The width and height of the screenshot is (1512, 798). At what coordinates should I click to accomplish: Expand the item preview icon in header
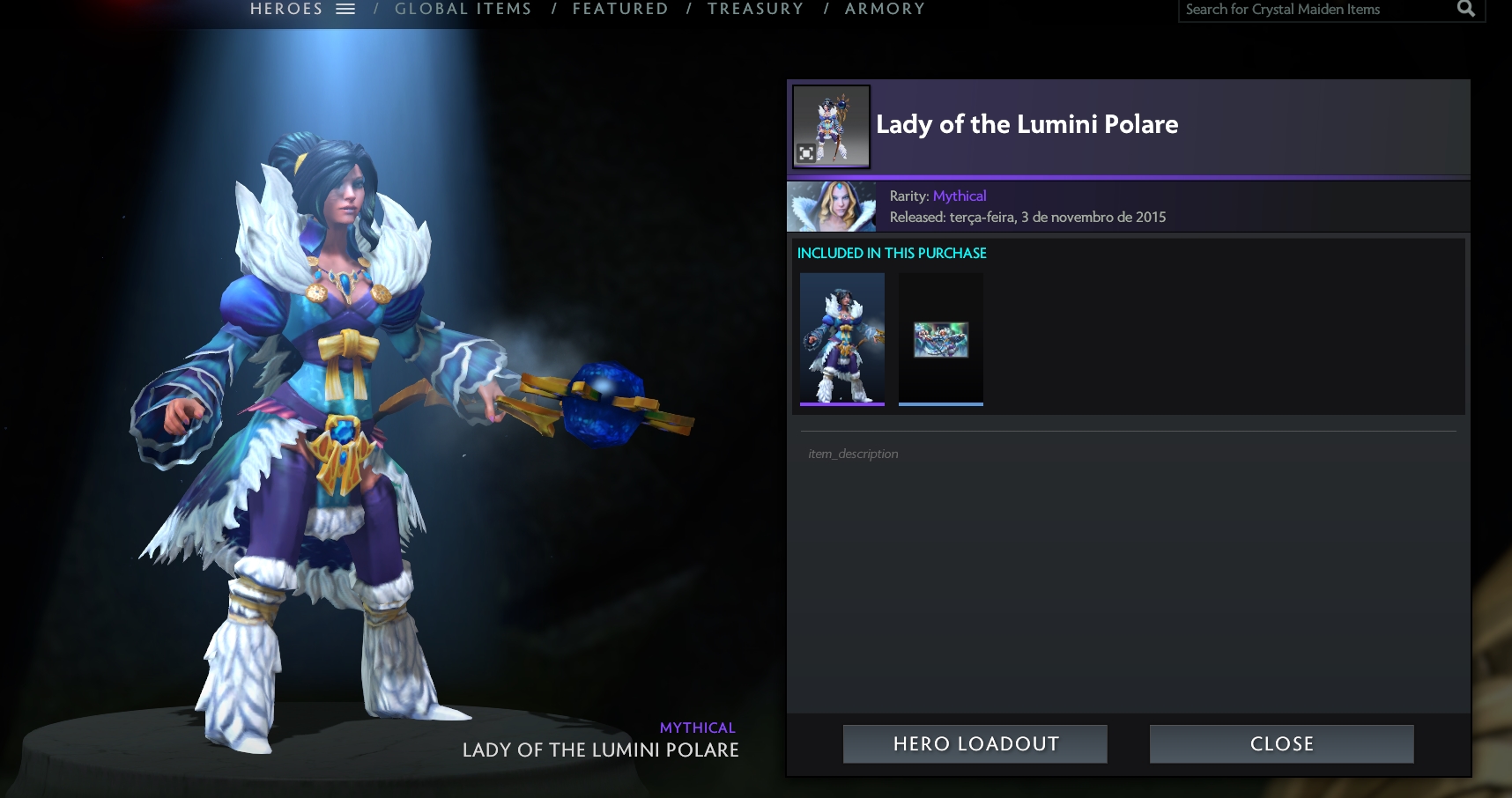coord(806,153)
